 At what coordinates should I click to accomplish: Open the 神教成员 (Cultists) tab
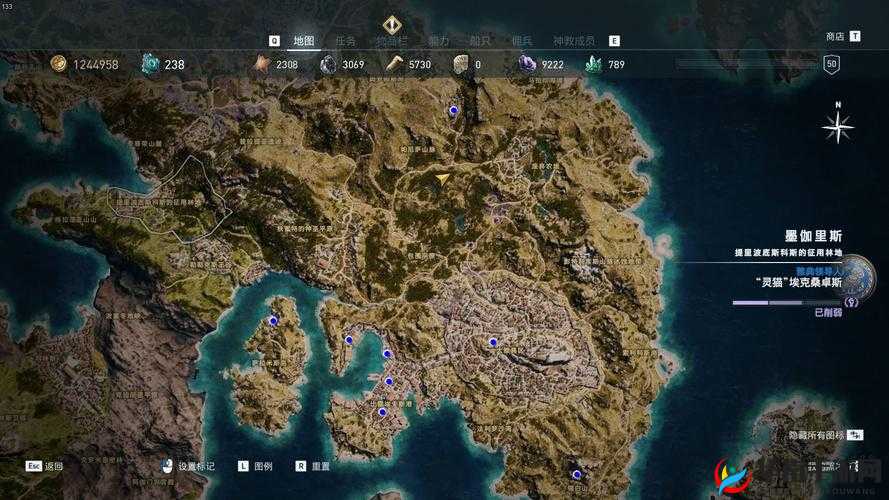point(574,41)
